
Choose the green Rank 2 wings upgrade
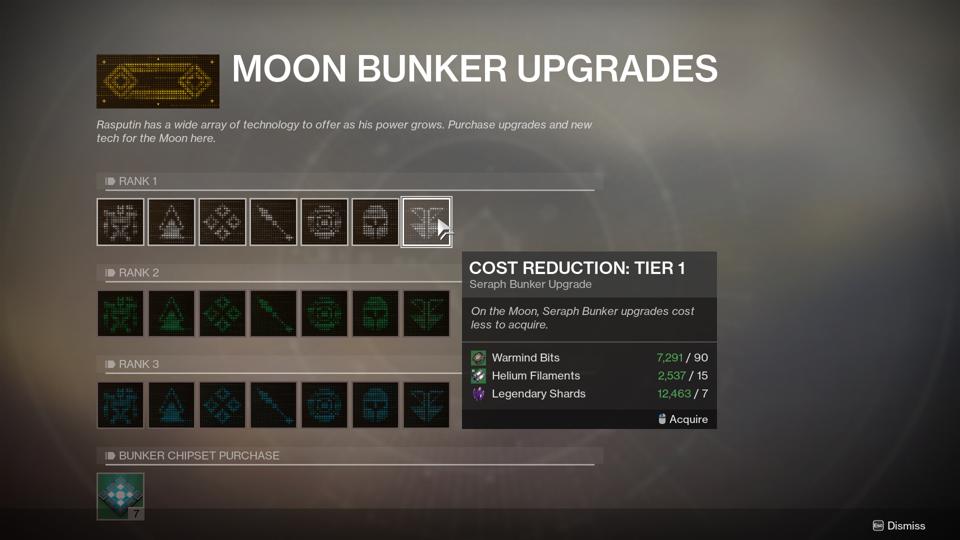pos(426,313)
